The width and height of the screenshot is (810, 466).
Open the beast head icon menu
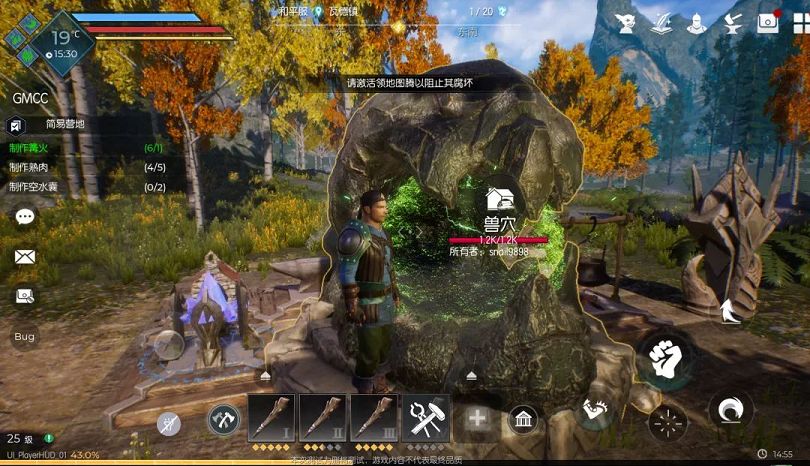(x=626, y=21)
